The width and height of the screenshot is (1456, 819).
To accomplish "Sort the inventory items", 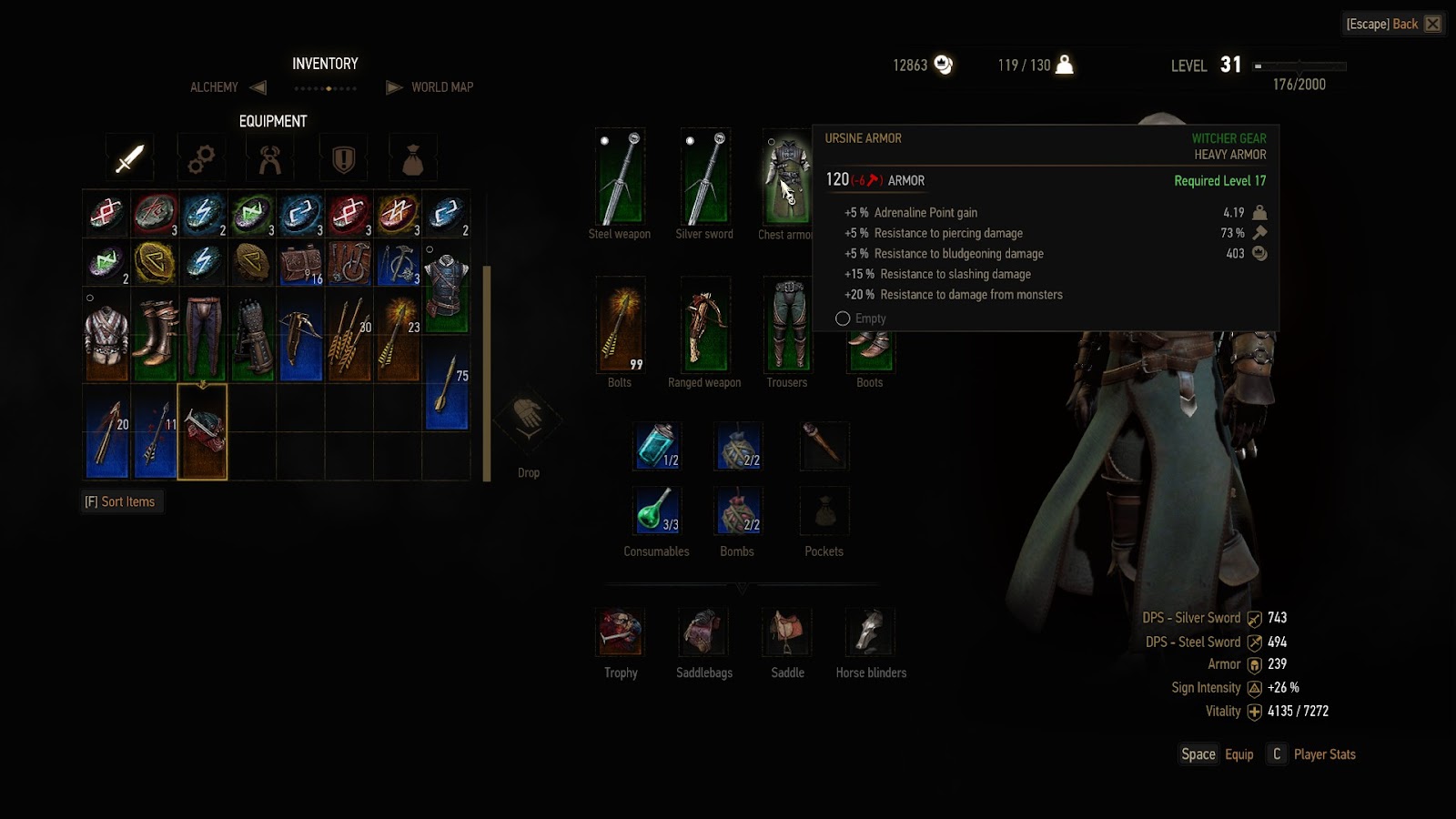I will 120,501.
